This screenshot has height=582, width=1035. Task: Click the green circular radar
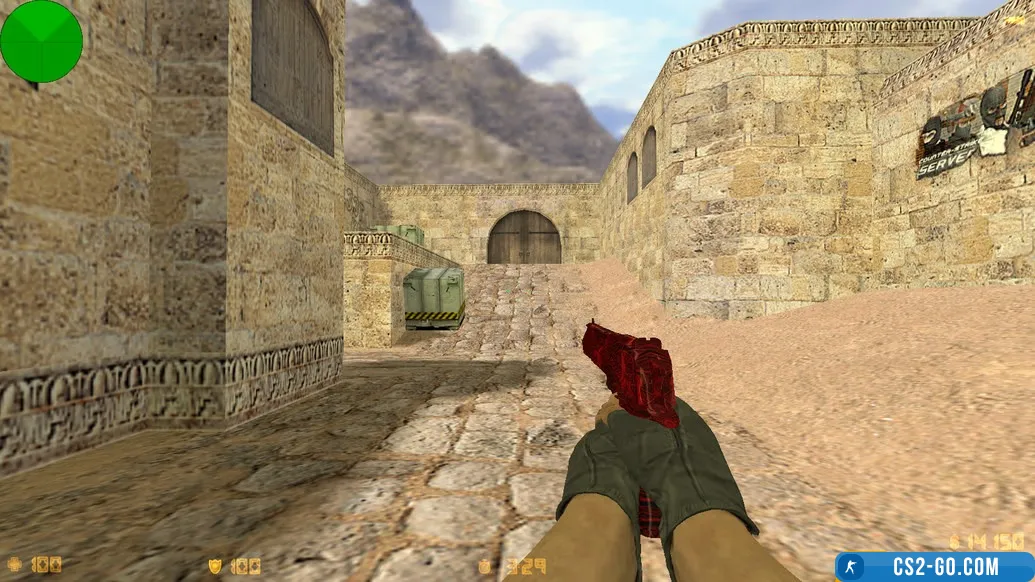41,41
